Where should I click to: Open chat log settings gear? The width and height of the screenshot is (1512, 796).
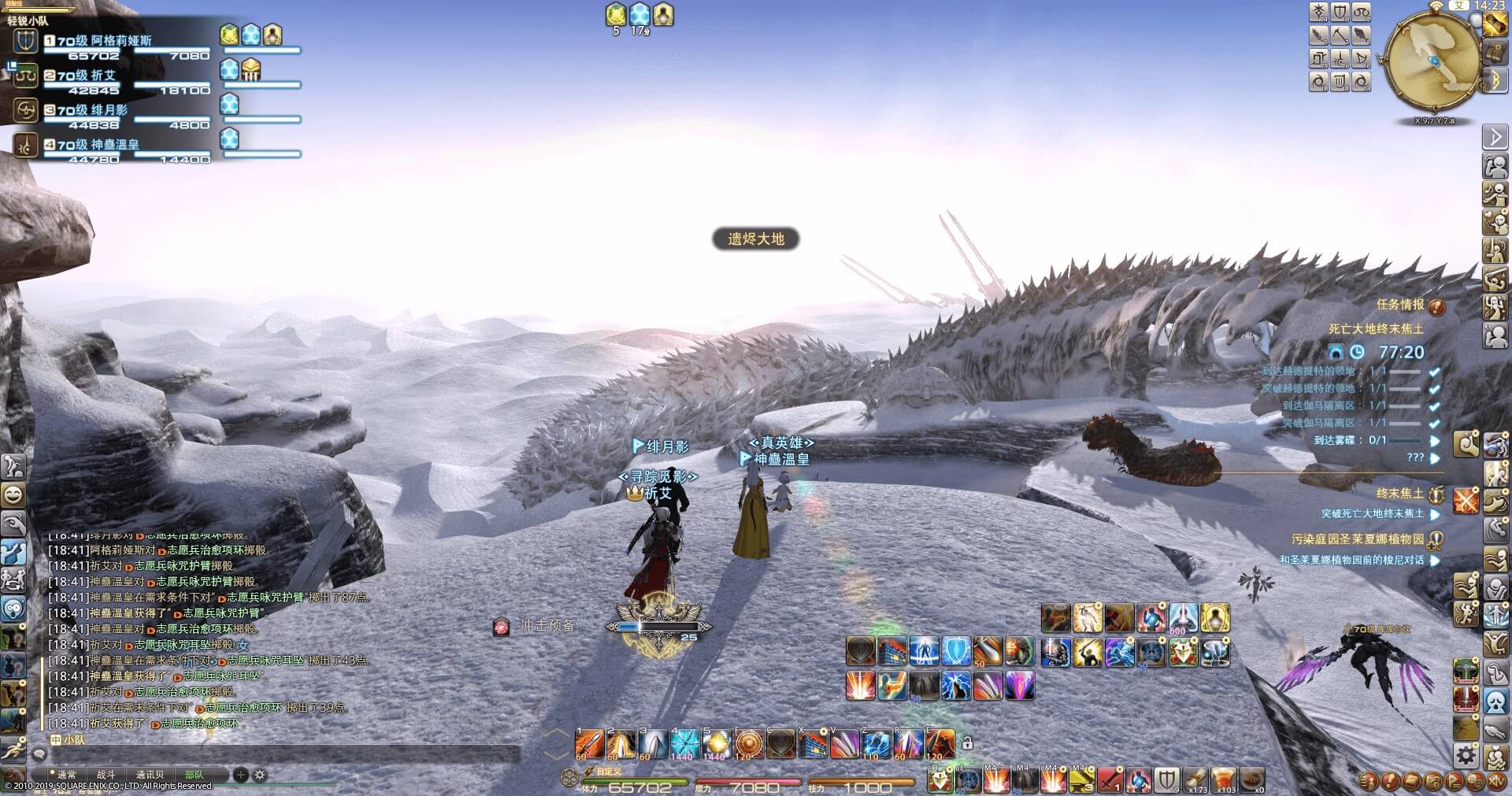click(260, 775)
